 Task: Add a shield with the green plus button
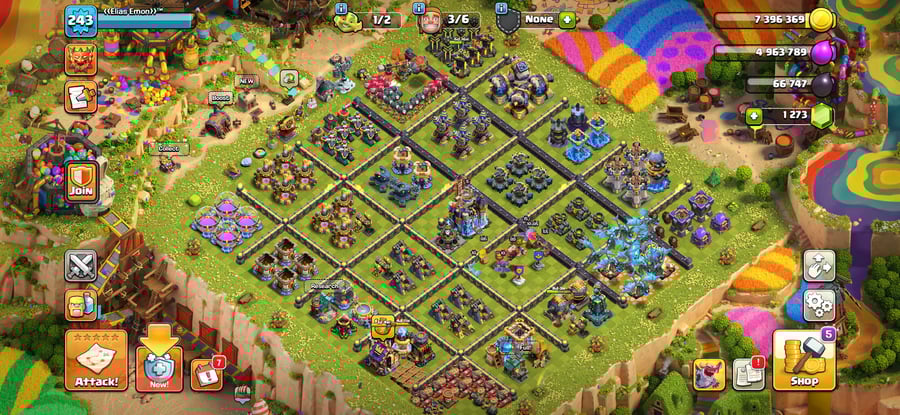click(567, 19)
